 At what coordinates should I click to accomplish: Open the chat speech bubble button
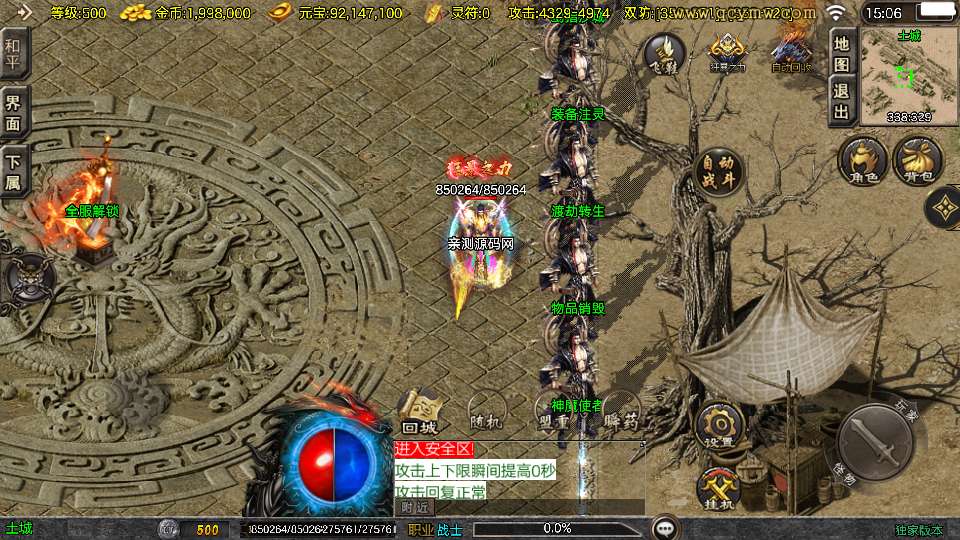point(664,528)
